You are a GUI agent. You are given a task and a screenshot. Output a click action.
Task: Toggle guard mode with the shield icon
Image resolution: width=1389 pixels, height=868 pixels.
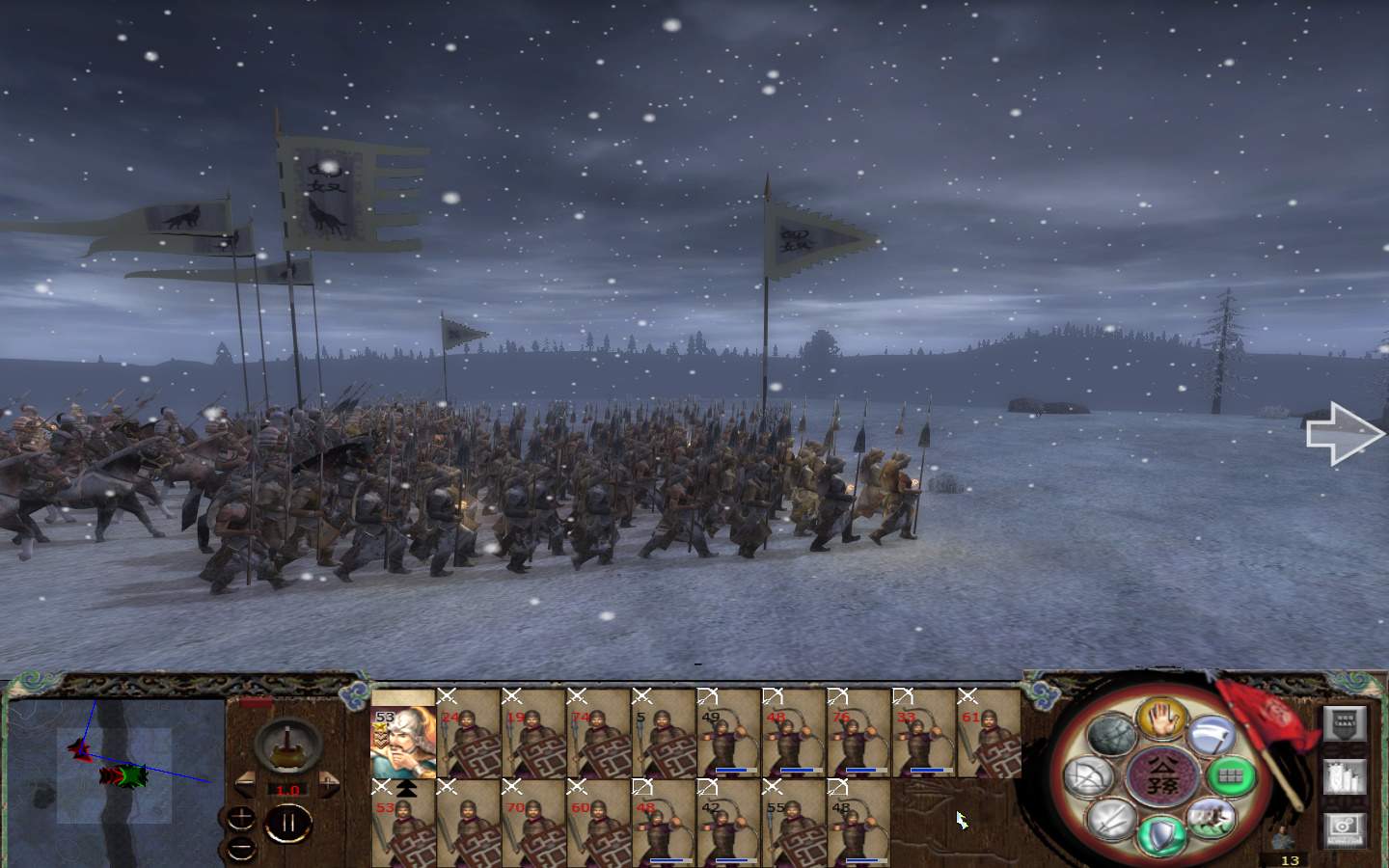(x=1161, y=835)
